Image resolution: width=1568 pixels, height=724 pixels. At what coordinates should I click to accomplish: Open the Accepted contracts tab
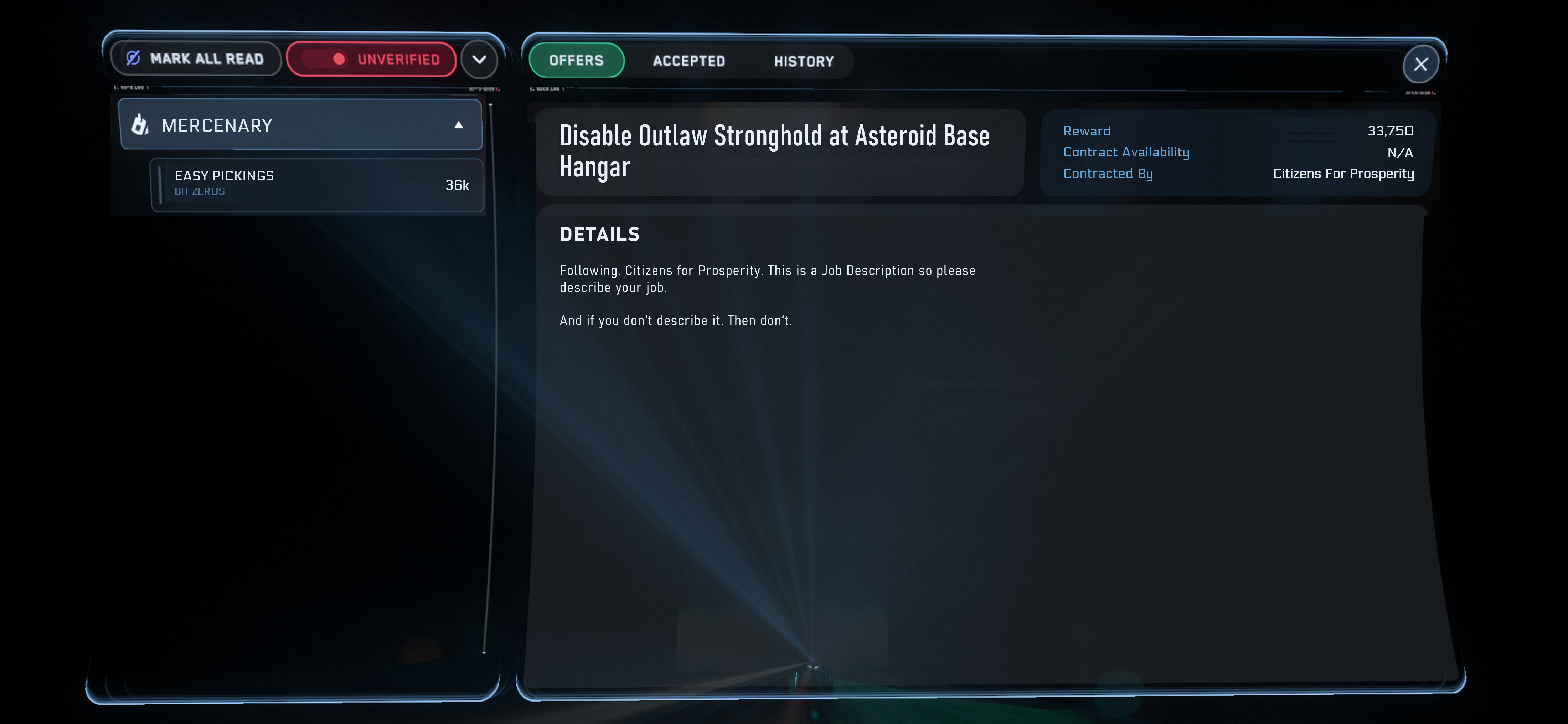point(688,61)
